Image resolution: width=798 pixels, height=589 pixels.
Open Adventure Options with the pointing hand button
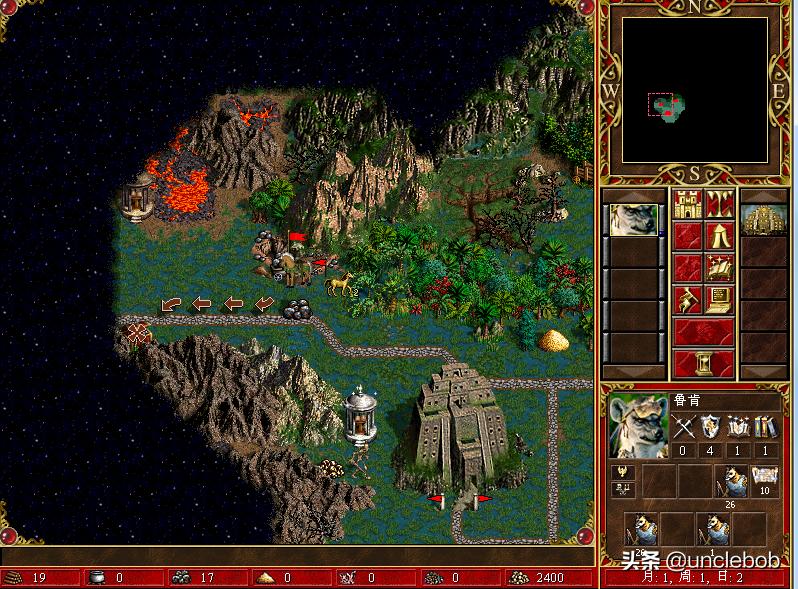tap(687, 299)
